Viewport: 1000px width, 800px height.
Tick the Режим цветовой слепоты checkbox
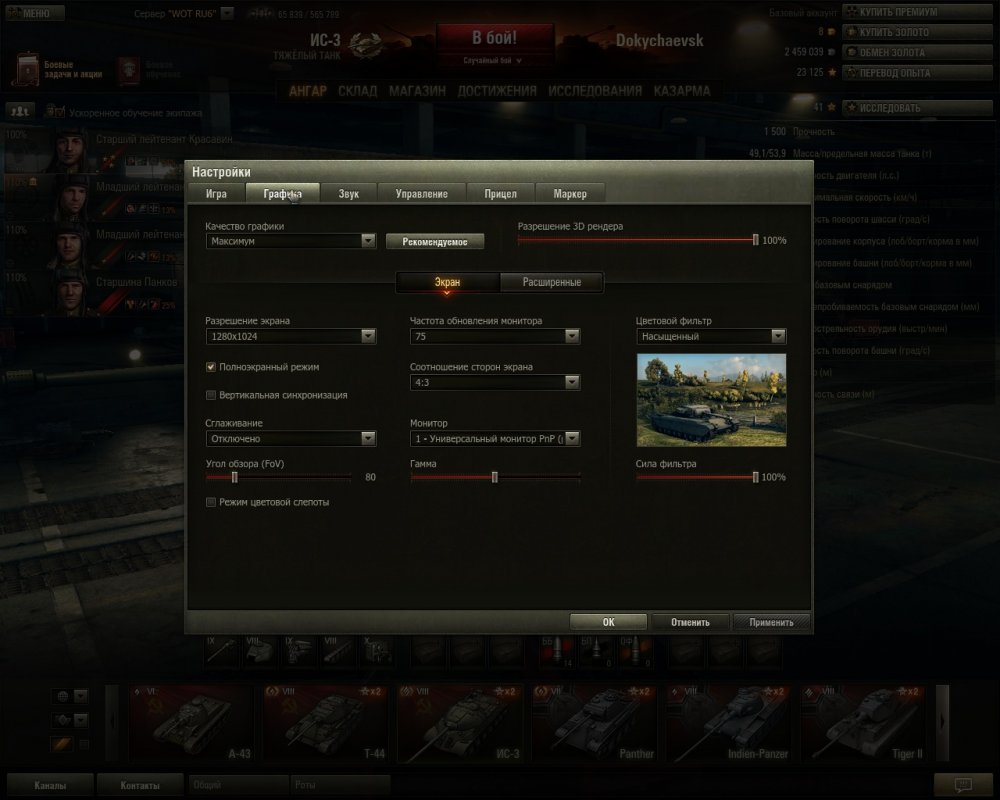[211, 502]
